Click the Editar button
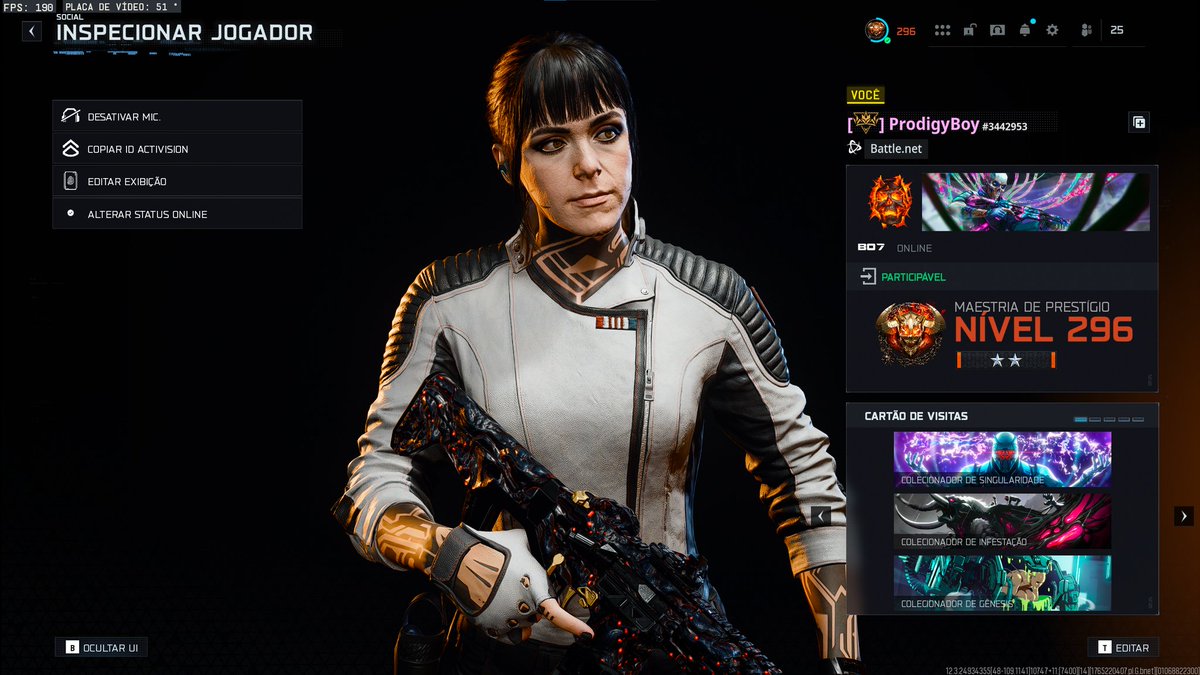 pos(1124,648)
